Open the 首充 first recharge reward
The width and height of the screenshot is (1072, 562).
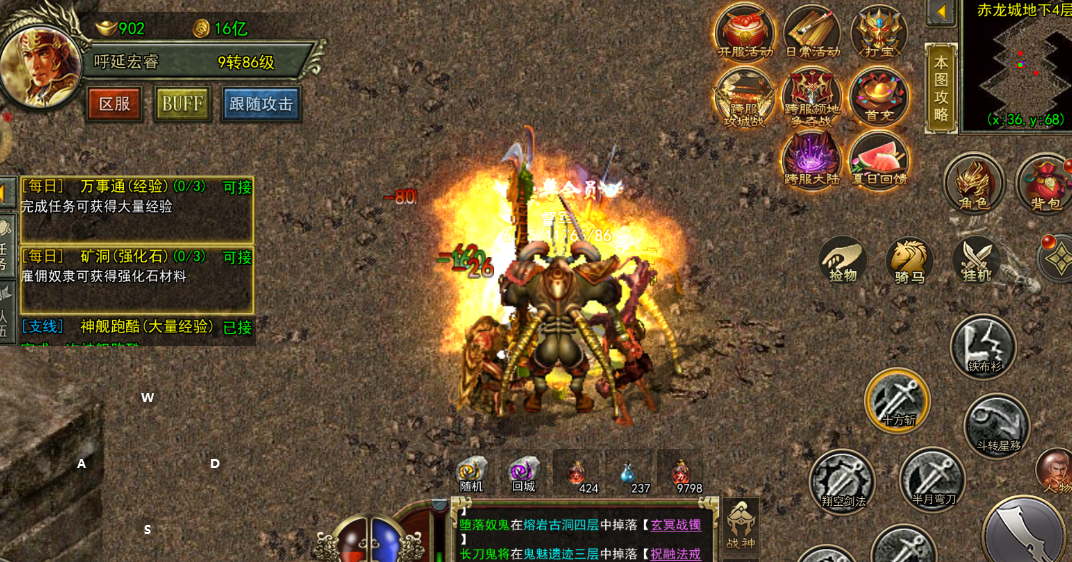coord(879,96)
